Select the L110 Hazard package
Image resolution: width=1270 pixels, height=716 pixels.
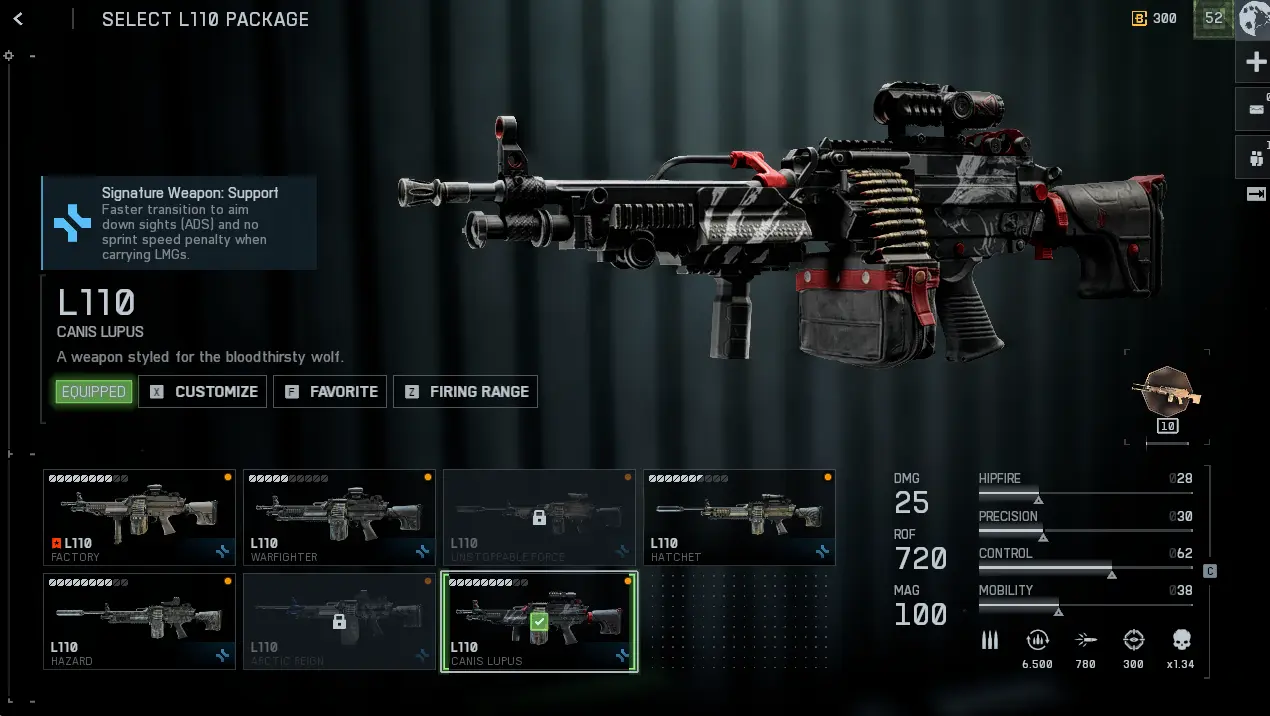click(139, 621)
